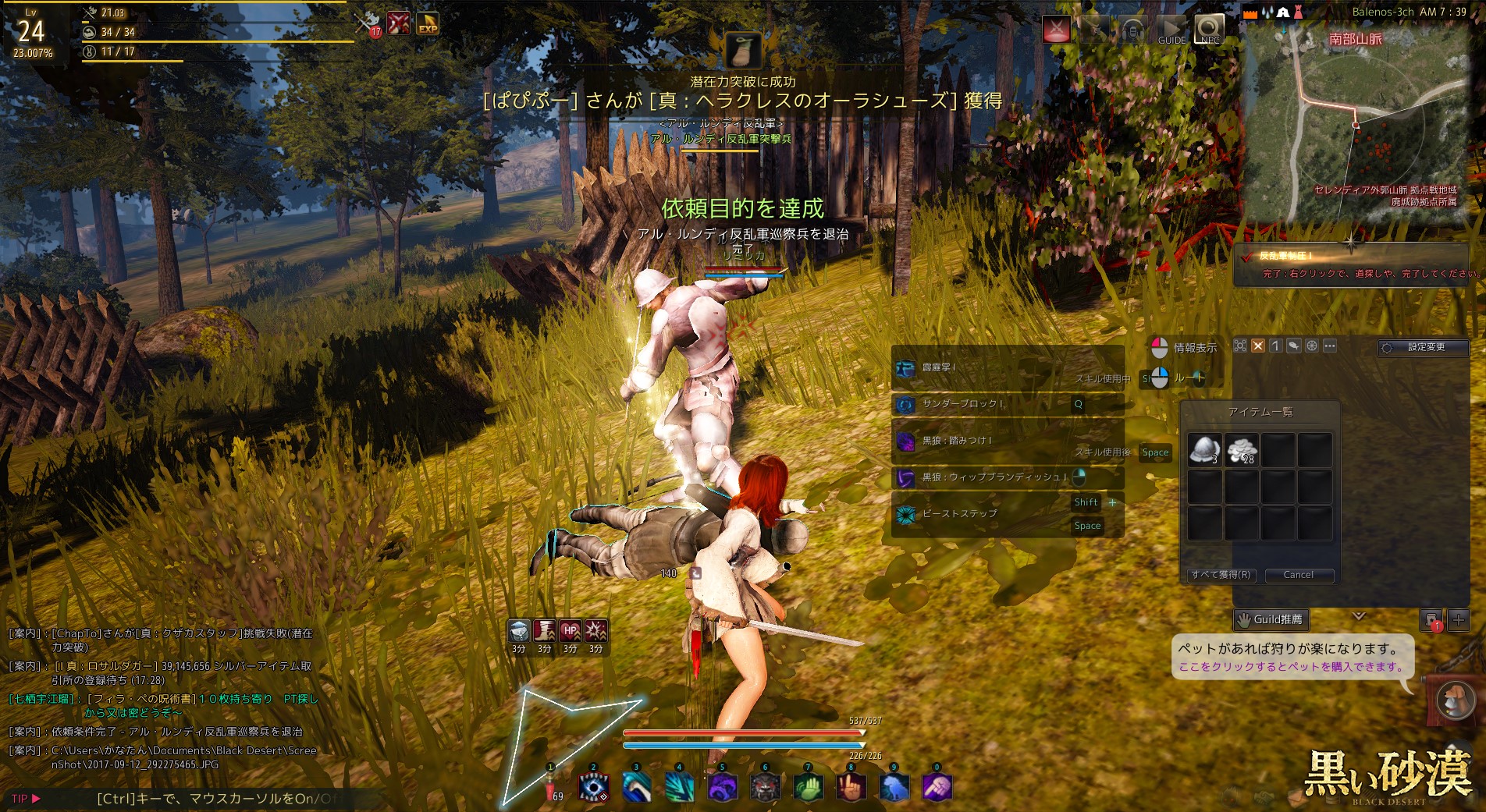Image resolution: width=1486 pixels, height=812 pixels.
Task: Open the GUIDE button
Action: pos(1171,30)
